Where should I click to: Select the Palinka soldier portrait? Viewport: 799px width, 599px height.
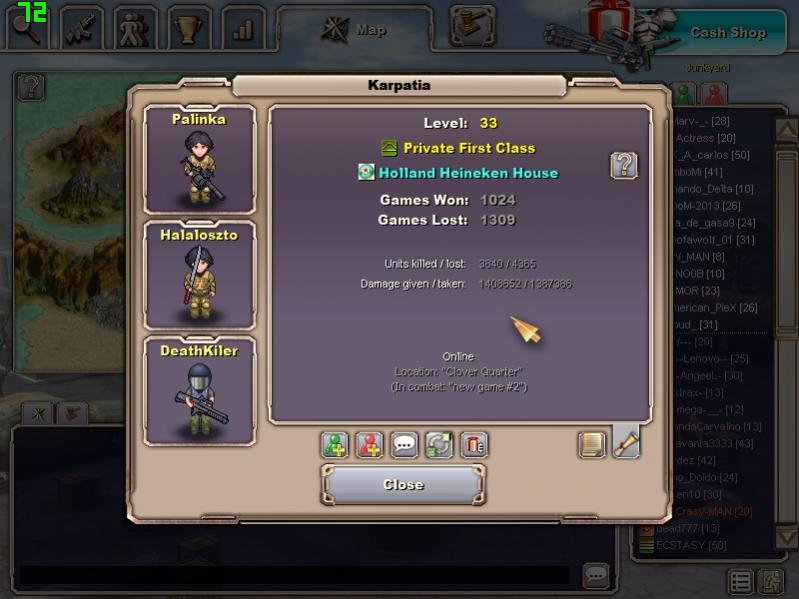tap(199, 160)
